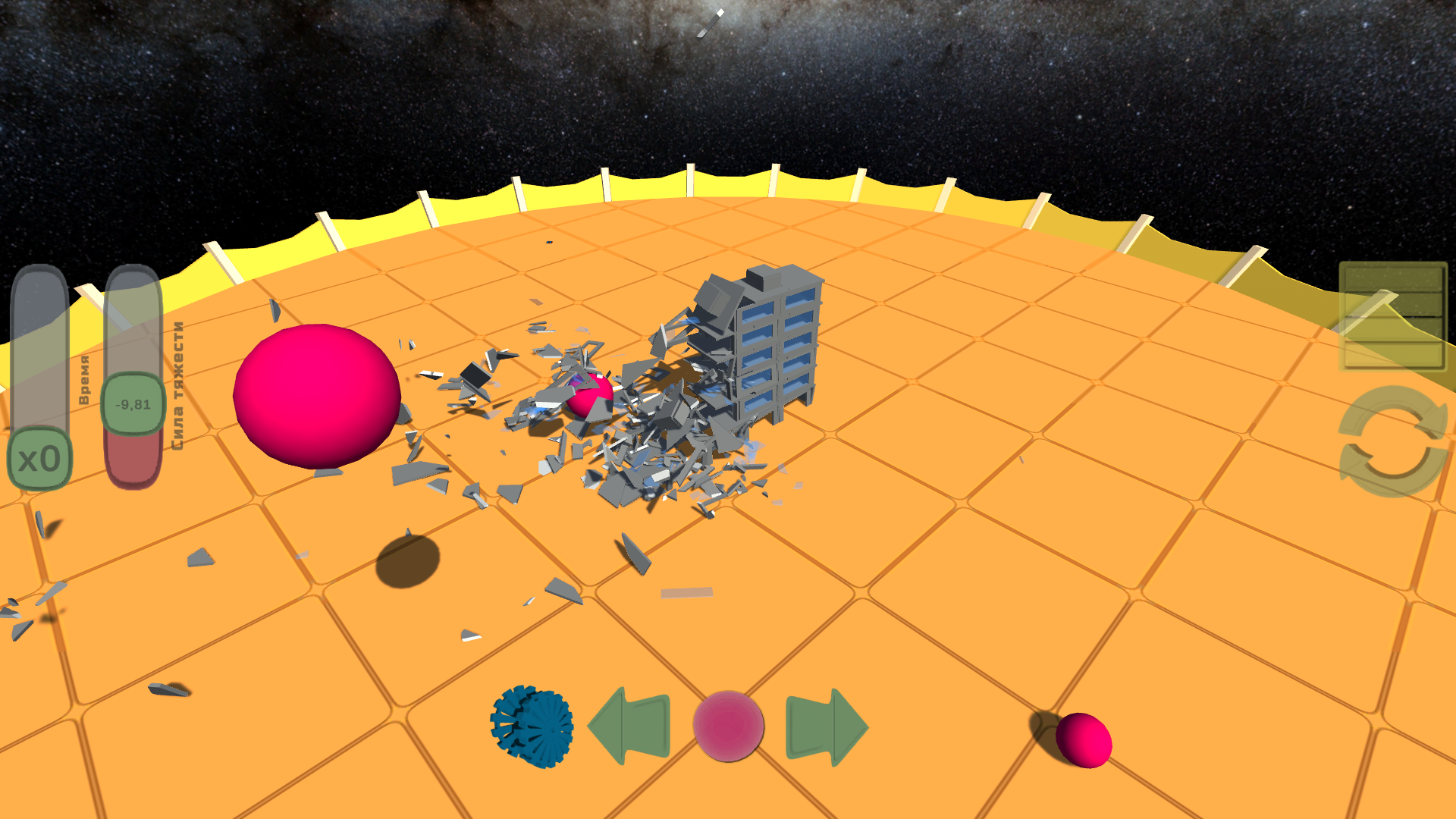Click the Время label next to the time slider
1456x819 pixels.
(x=83, y=379)
